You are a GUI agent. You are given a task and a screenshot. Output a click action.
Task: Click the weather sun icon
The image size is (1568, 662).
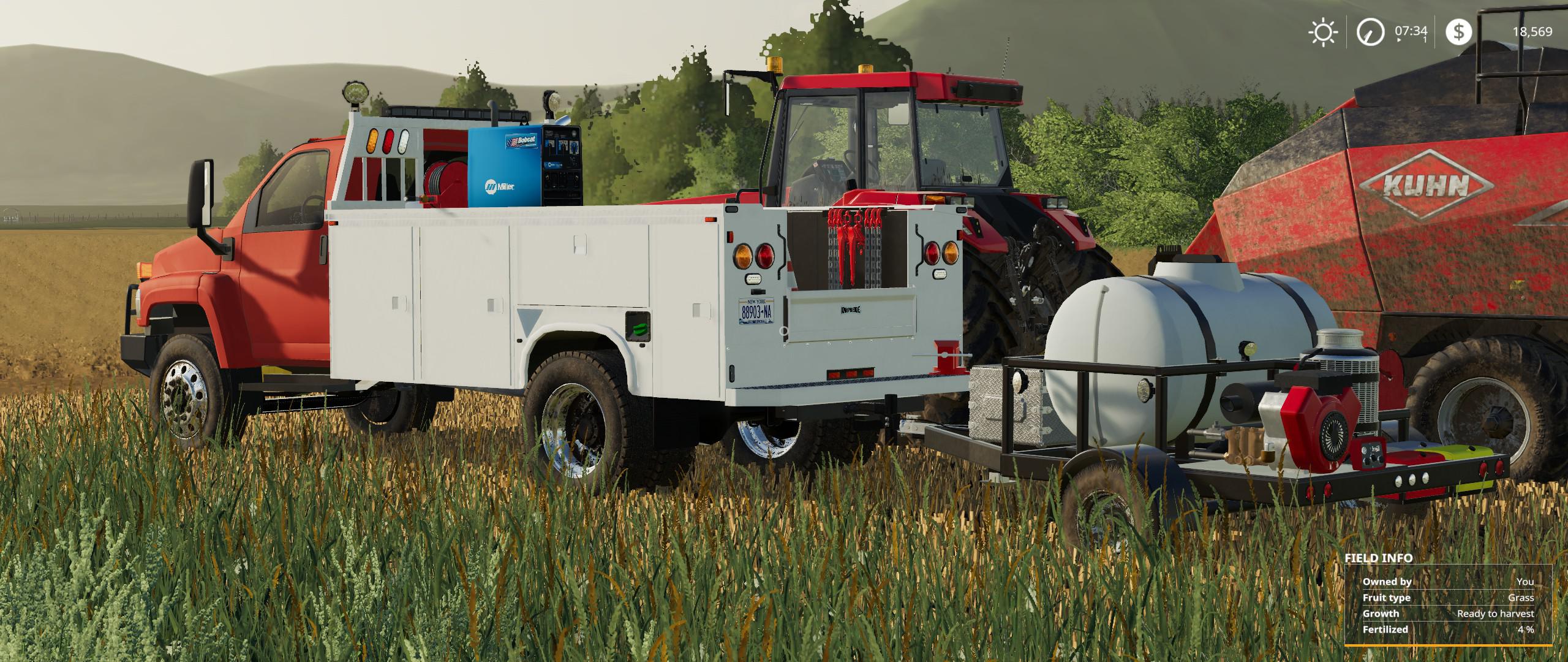tap(1323, 33)
